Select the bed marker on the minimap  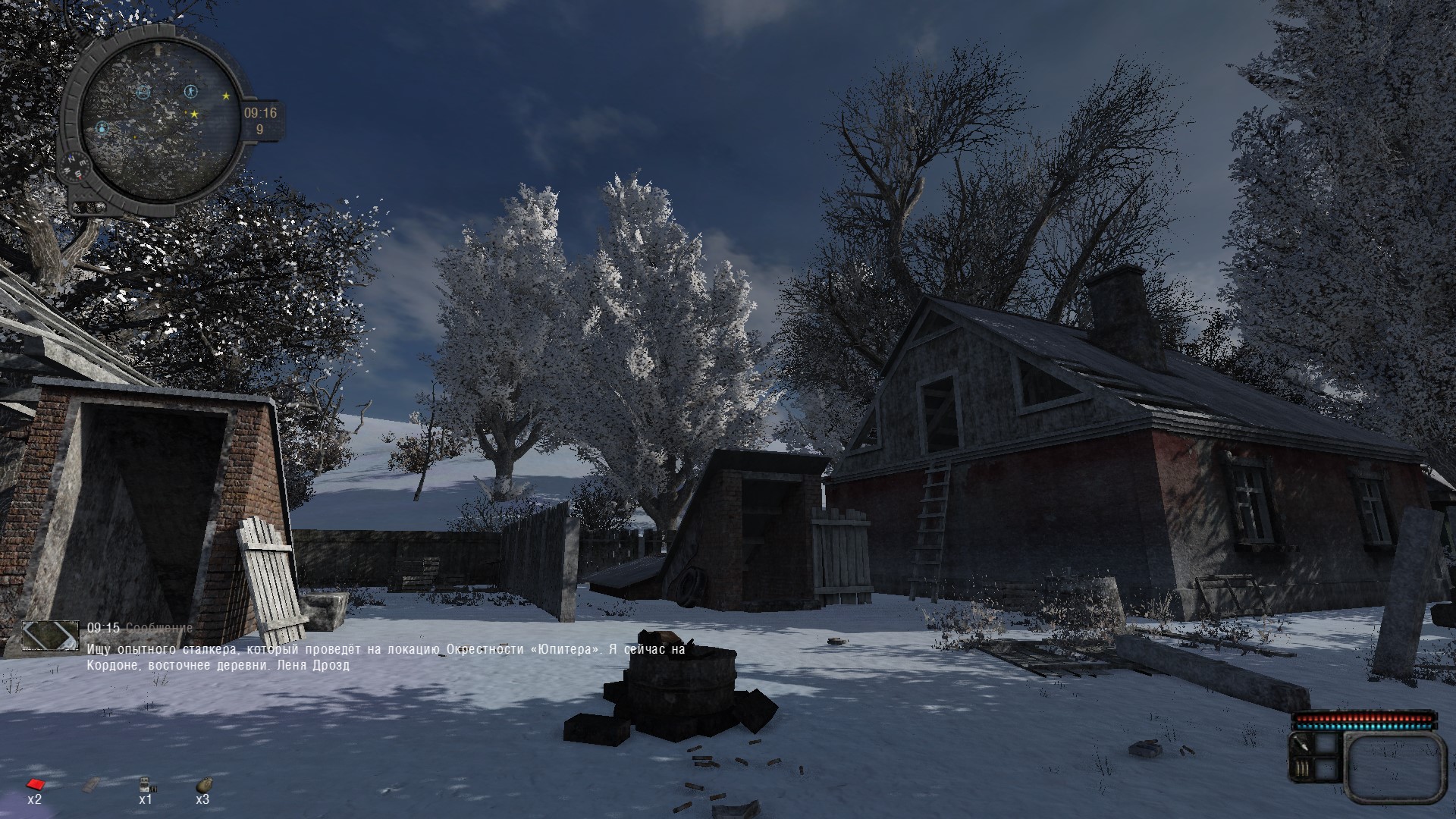coord(143,93)
